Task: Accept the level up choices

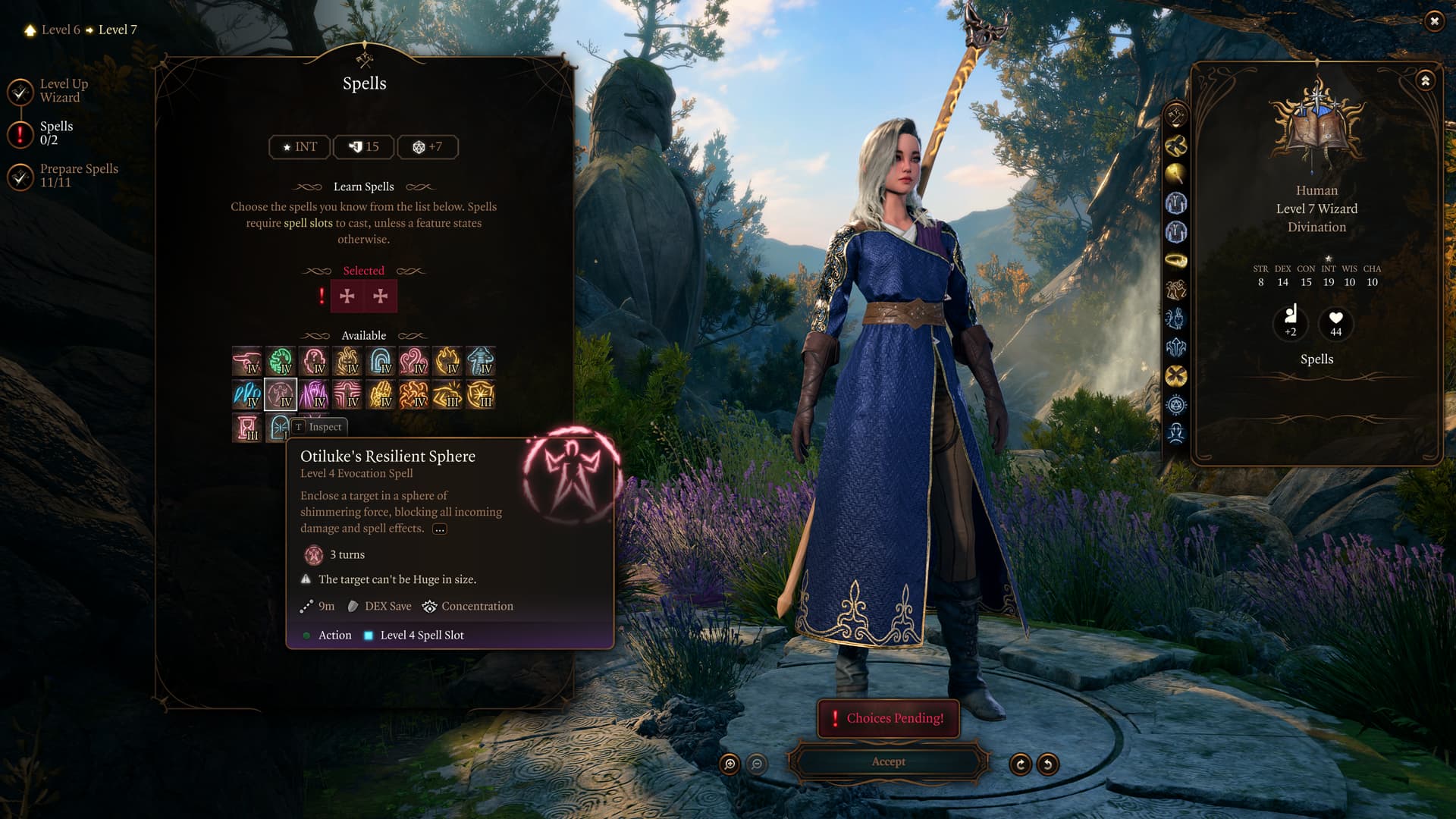Action: [x=888, y=761]
